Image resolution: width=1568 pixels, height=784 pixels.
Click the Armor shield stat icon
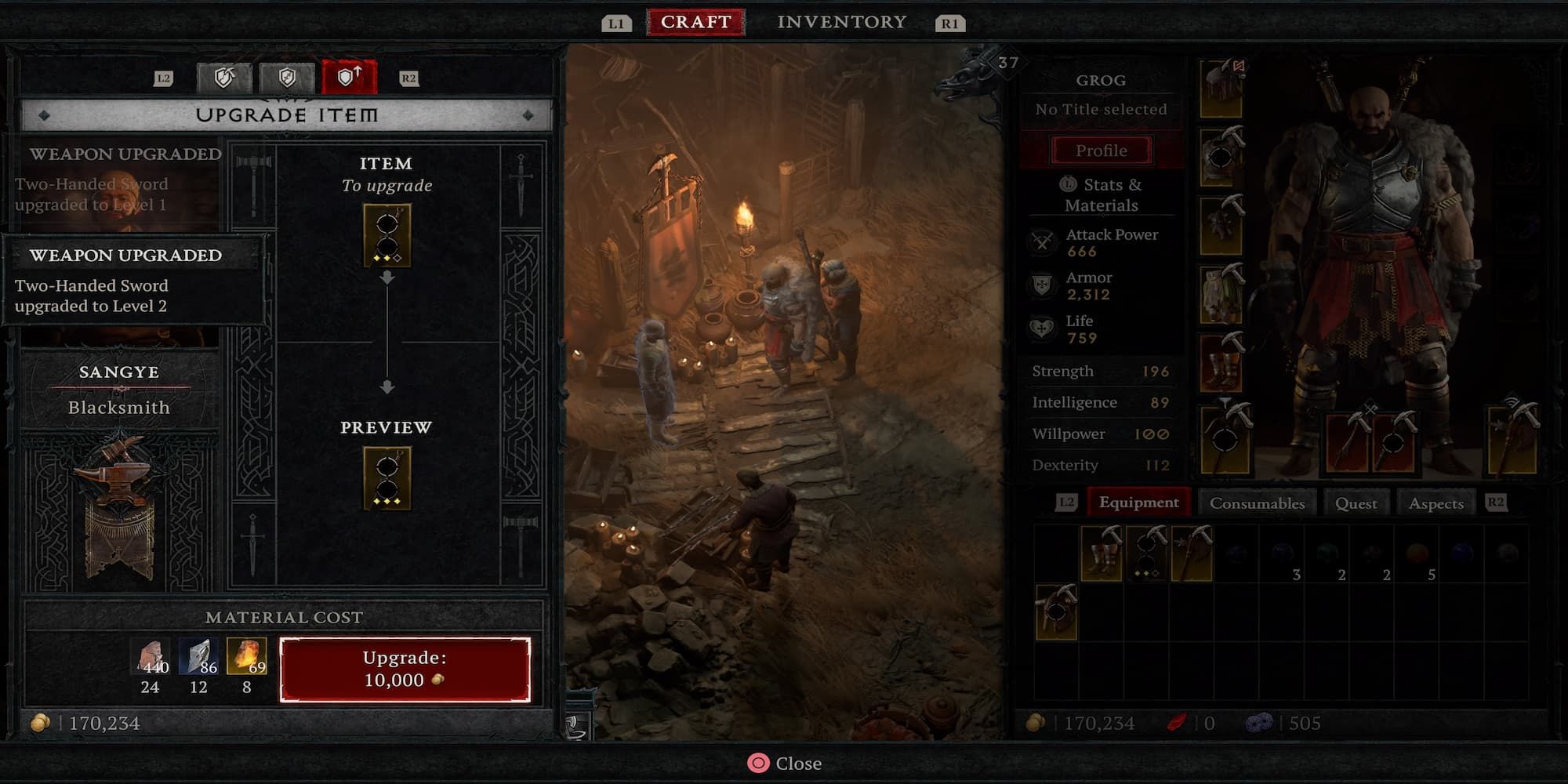tap(1043, 285)
